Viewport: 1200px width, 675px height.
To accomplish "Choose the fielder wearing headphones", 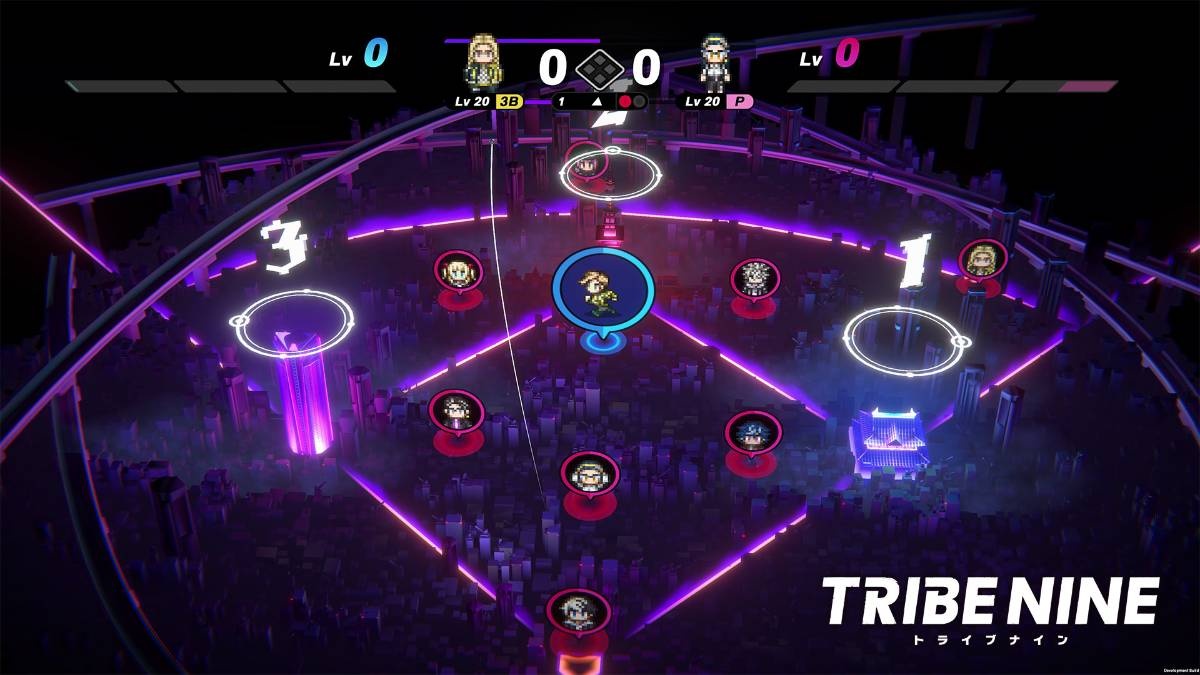I will (x=590, y=474).
